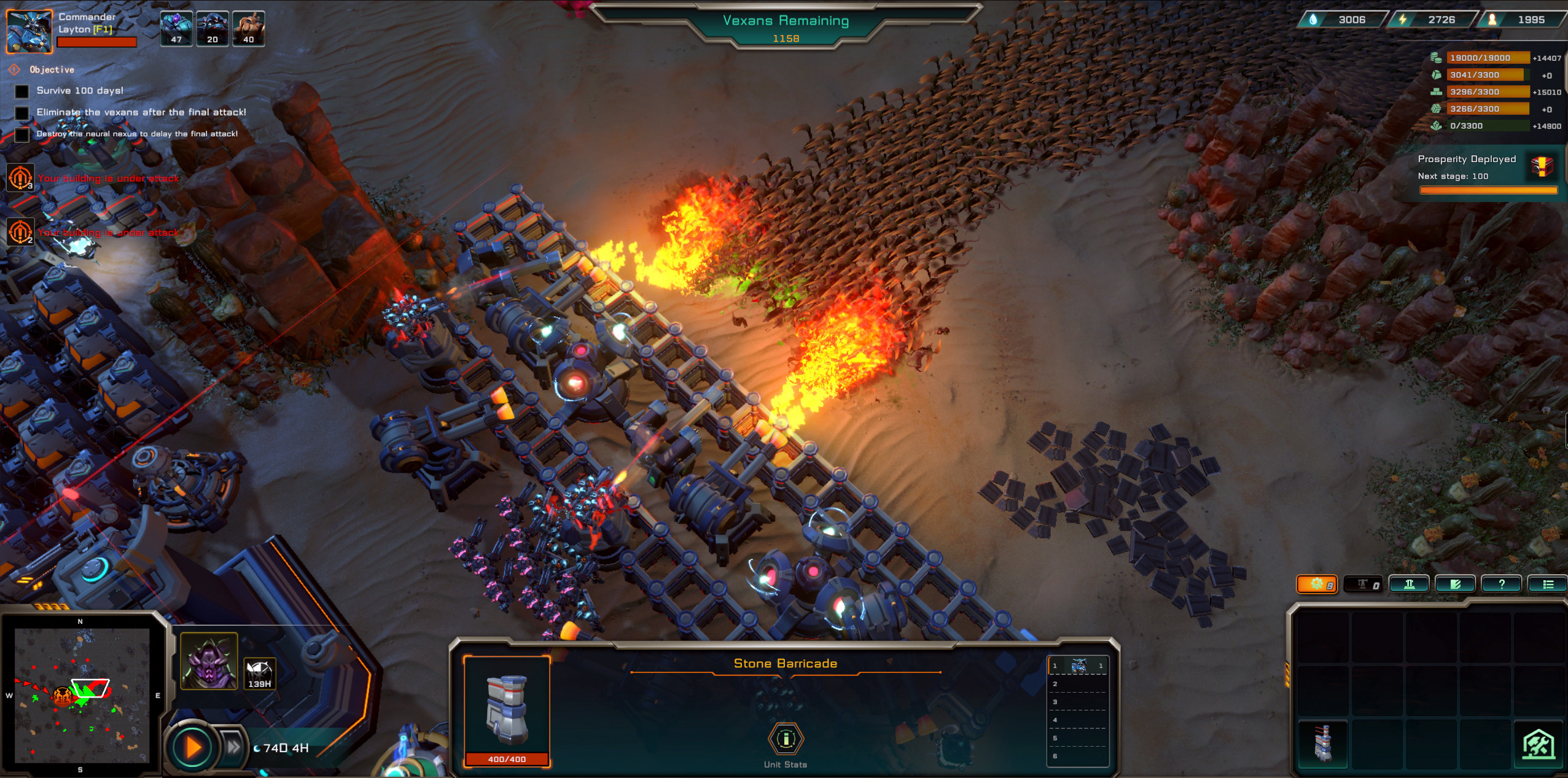The height and width of the screenshot is (778, 1568).
Task: Select the idle worker indicator icon
Action: tap(1367, 583)
